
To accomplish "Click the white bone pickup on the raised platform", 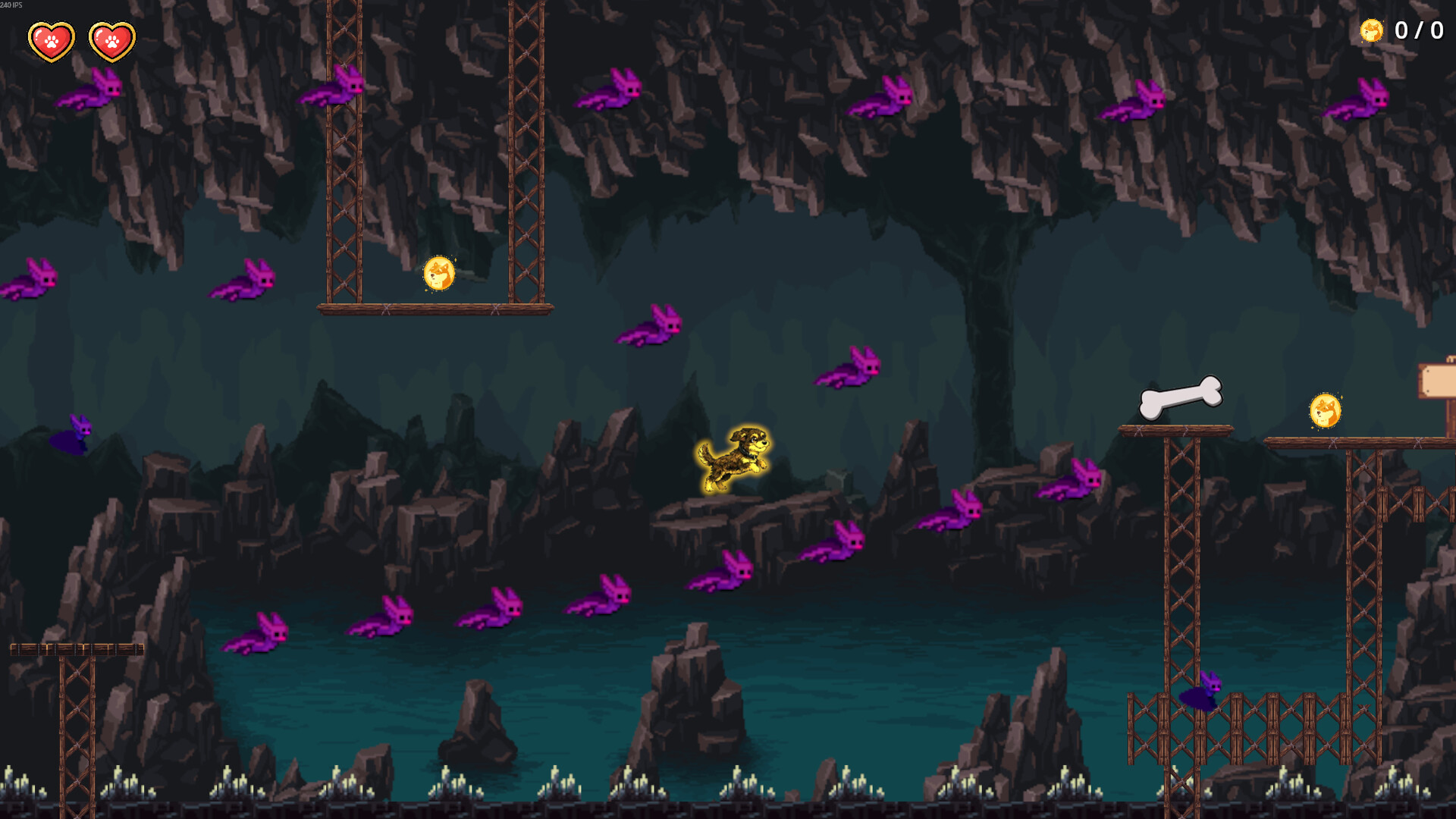I will pyautogui.click(x=1181, y=396).
